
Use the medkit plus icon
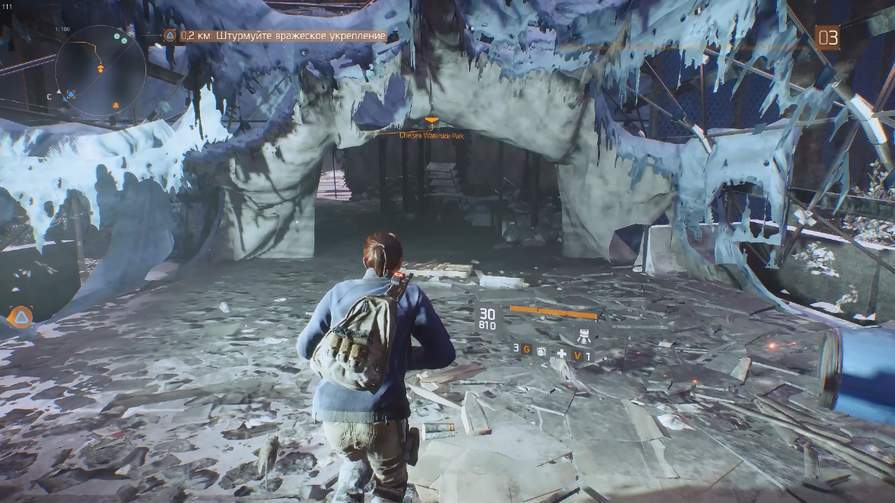pyautogui.click(x=562, y=354)
